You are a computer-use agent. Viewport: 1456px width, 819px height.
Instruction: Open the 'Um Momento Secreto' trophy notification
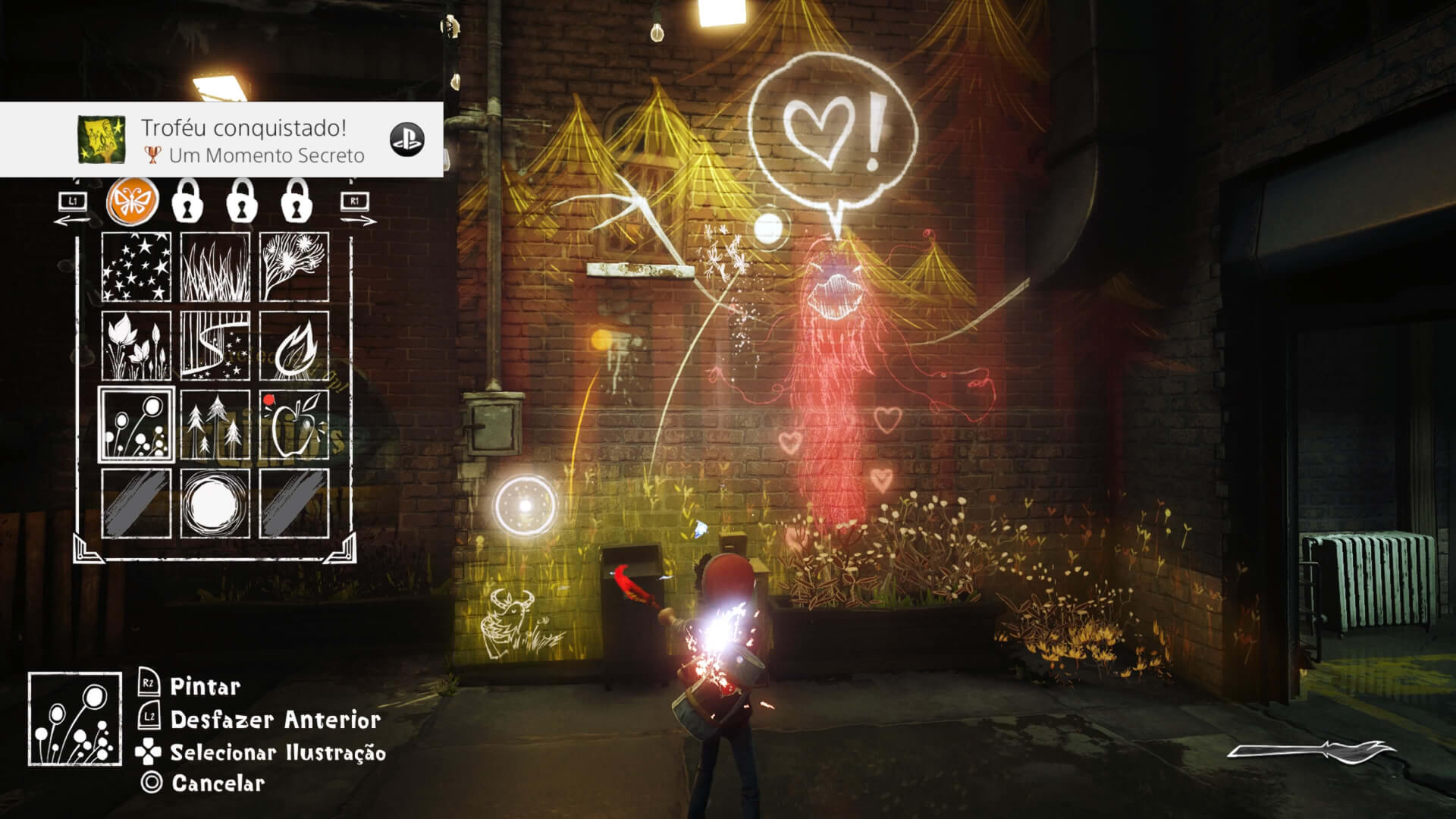point(221,141)
